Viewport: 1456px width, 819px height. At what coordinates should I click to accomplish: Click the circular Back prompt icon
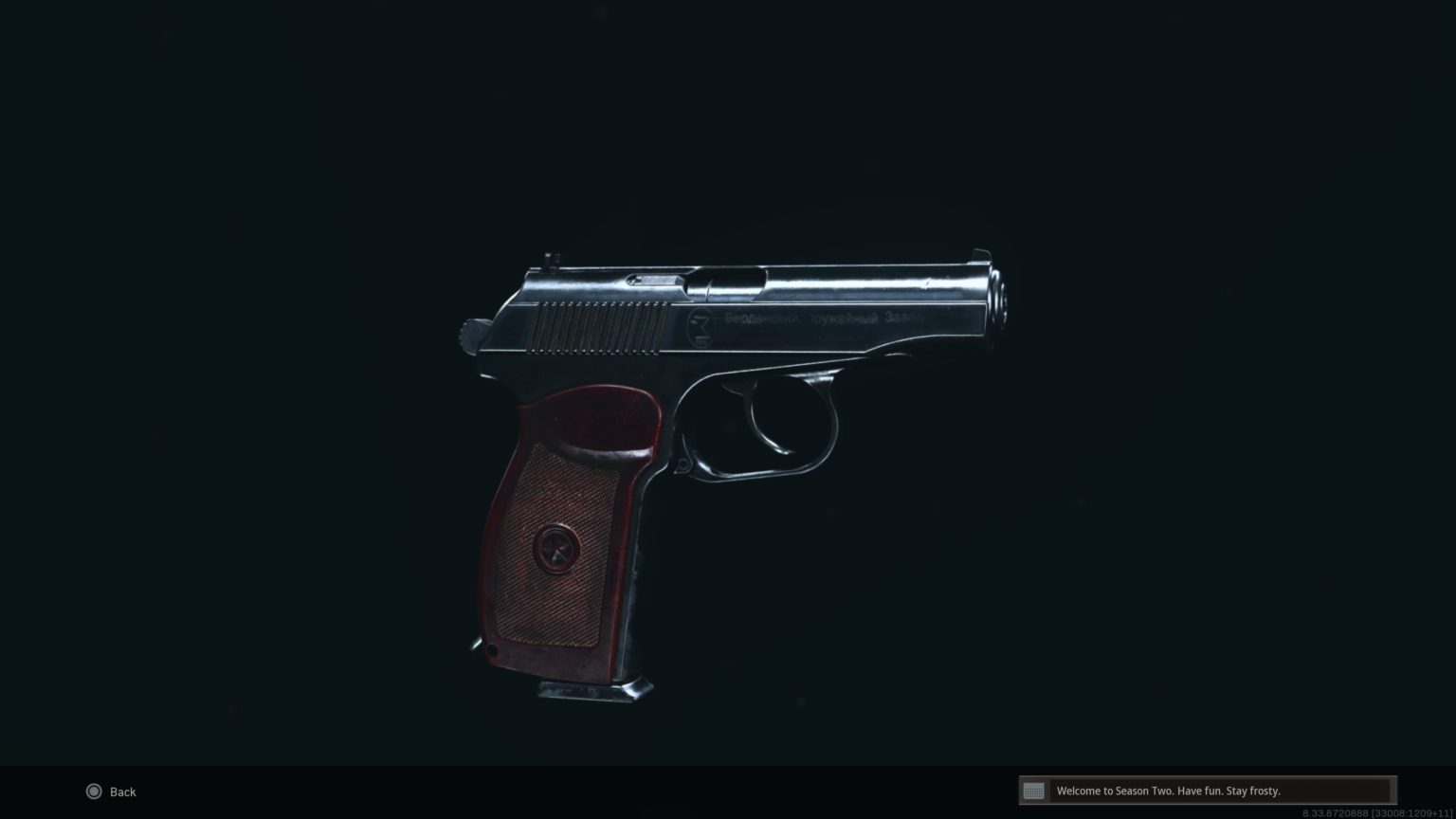(94, 792)
